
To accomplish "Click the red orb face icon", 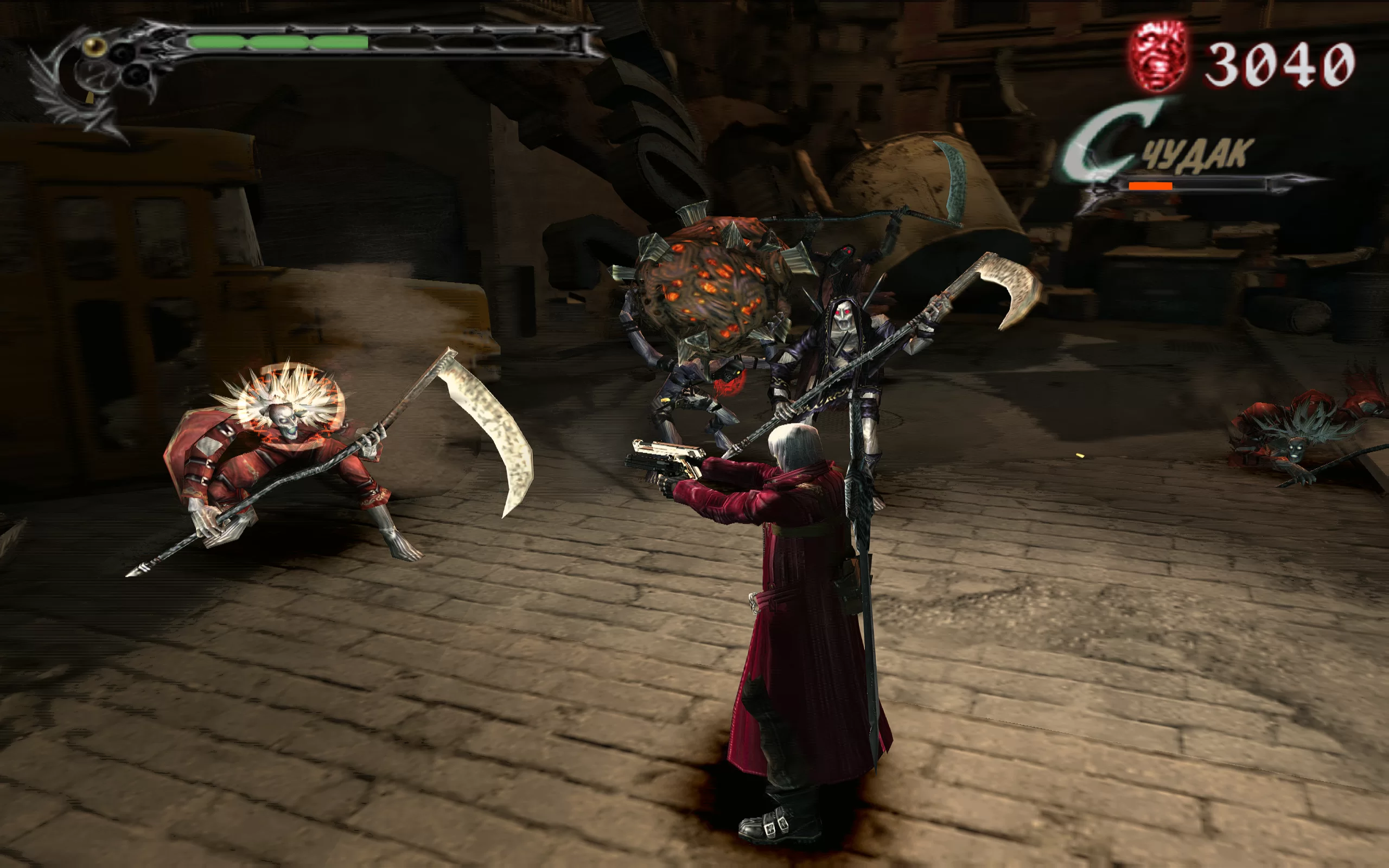I will point(1158,57).
